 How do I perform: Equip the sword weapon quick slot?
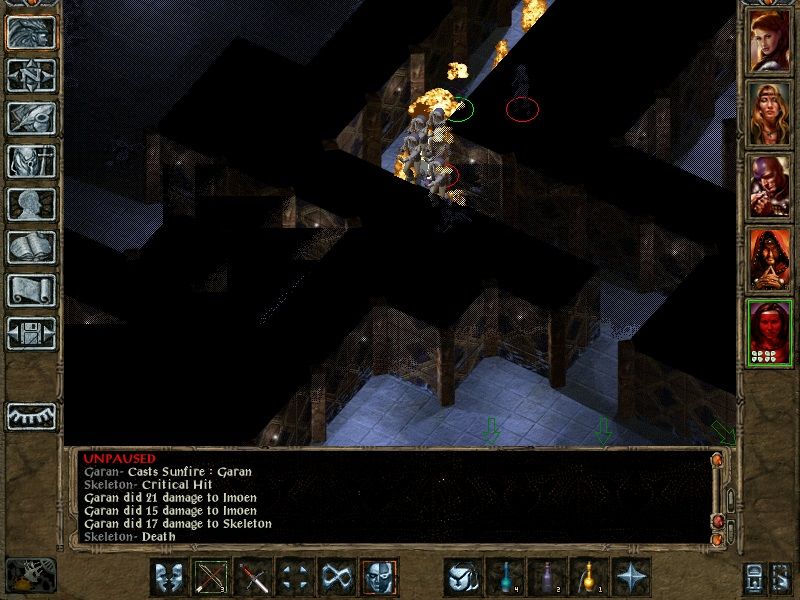254,578
